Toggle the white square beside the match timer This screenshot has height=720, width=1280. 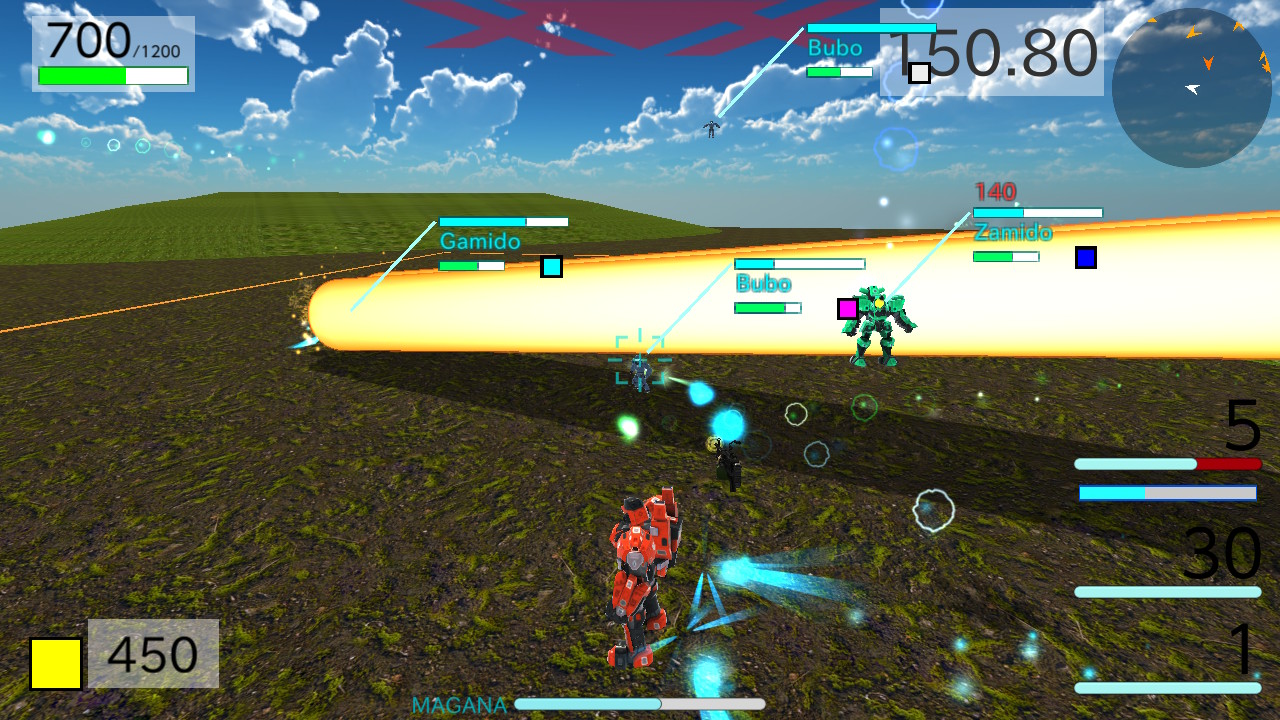pyautogui.click(x=921, y=71)
